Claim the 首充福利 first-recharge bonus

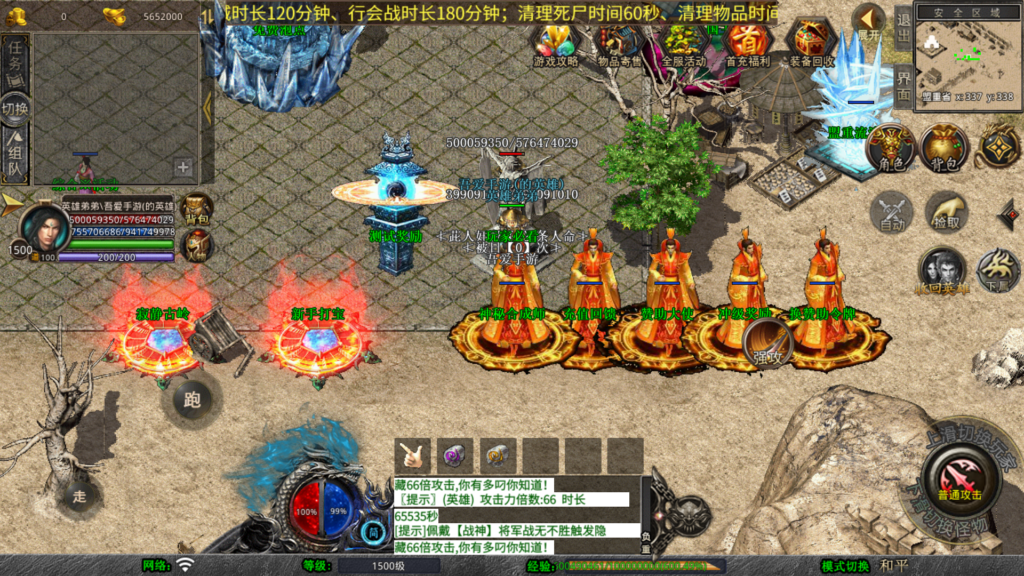[747, 42]
